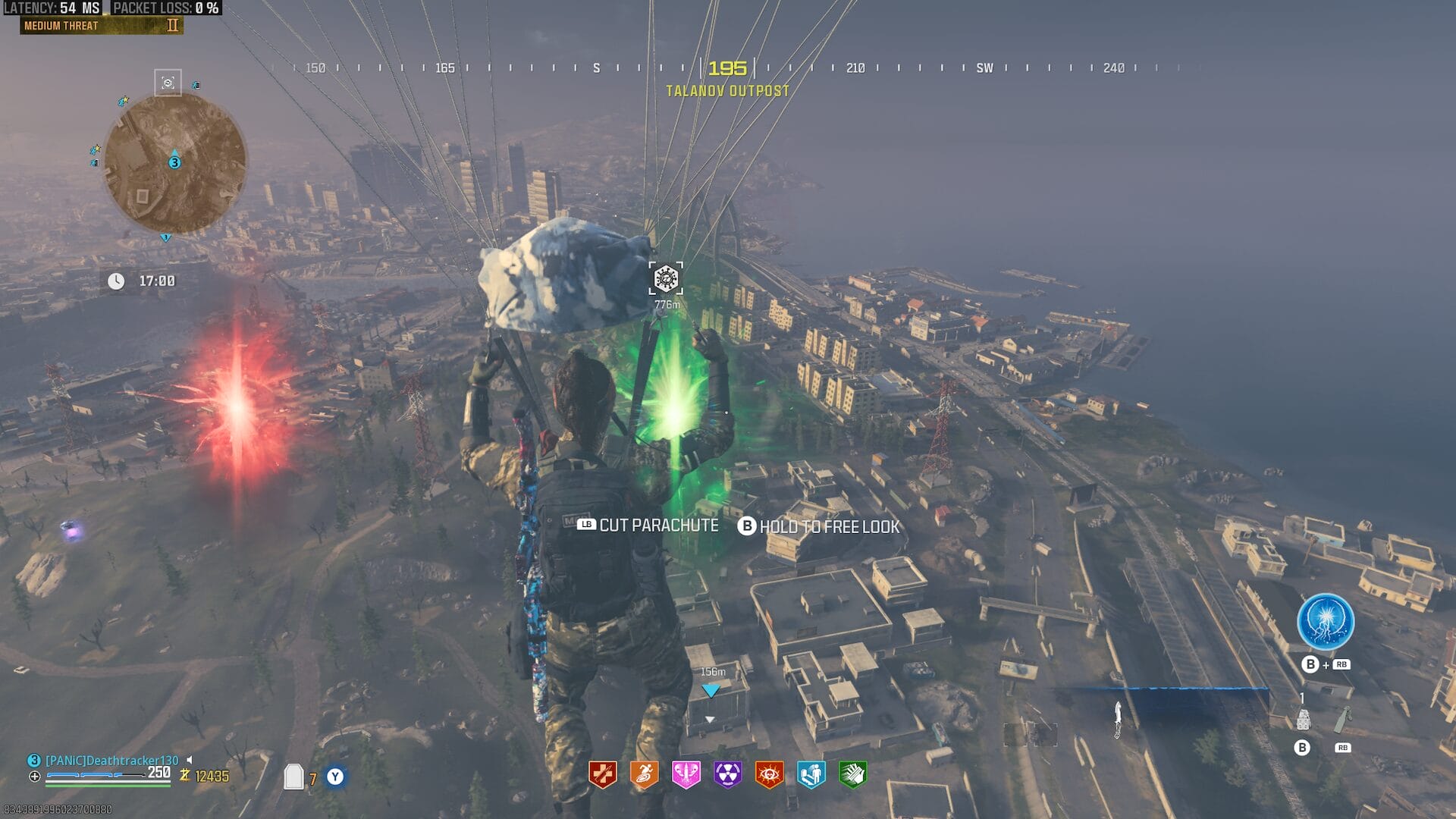Select the molotov bottle equipment icon
The height and width of the screenshot is (819, 1456).
(x=1342, y=719)
